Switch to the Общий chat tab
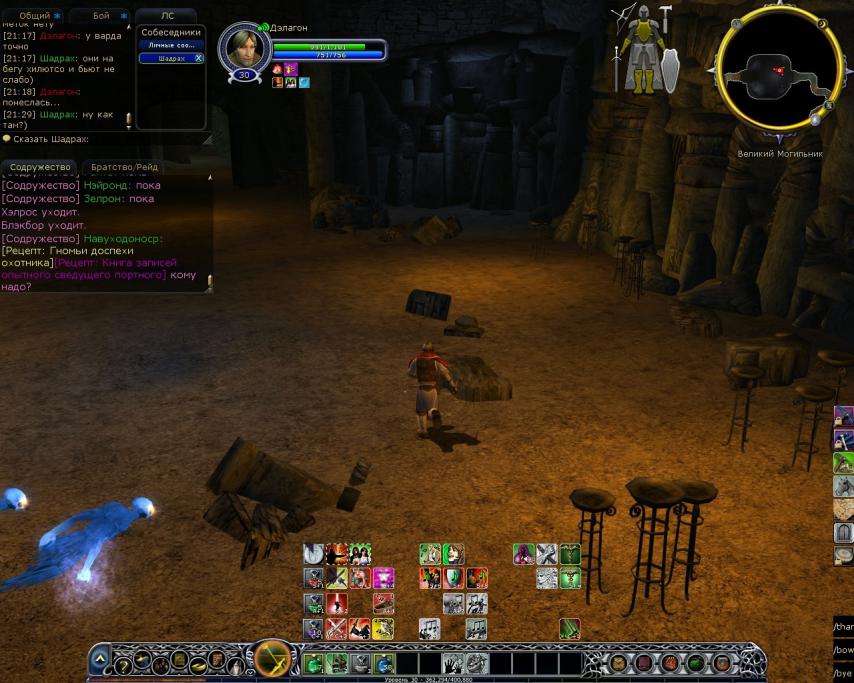 click(x=34, y=16)
